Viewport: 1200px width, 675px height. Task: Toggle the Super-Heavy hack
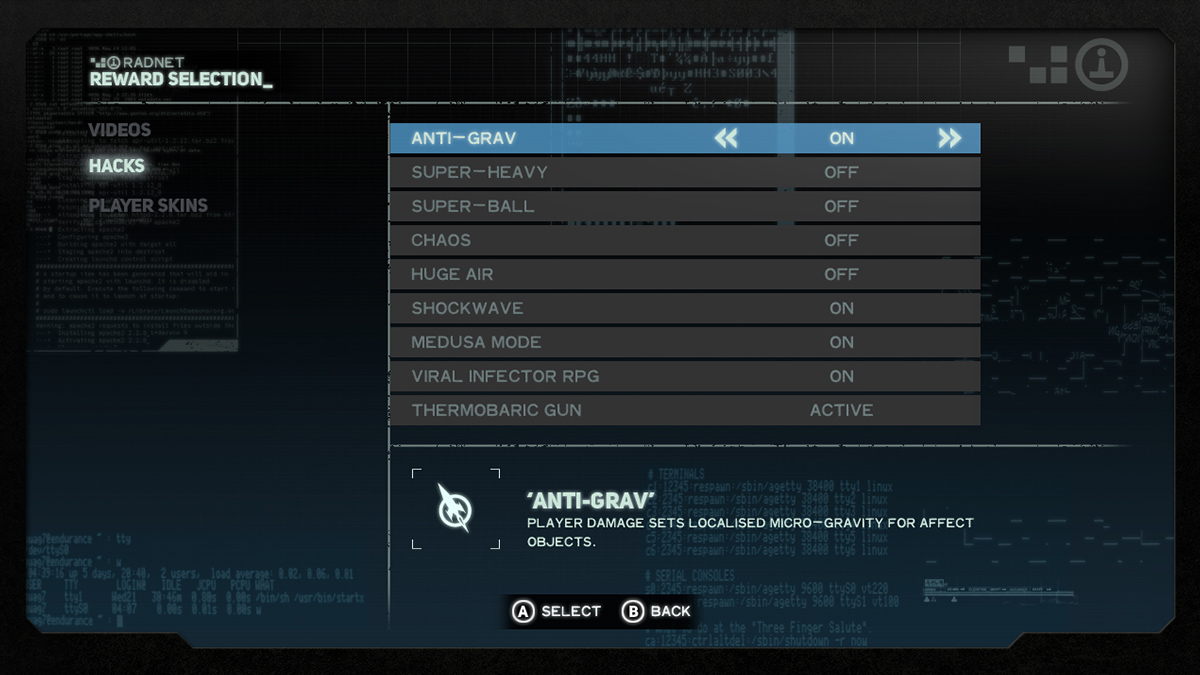tap(684, 172)
